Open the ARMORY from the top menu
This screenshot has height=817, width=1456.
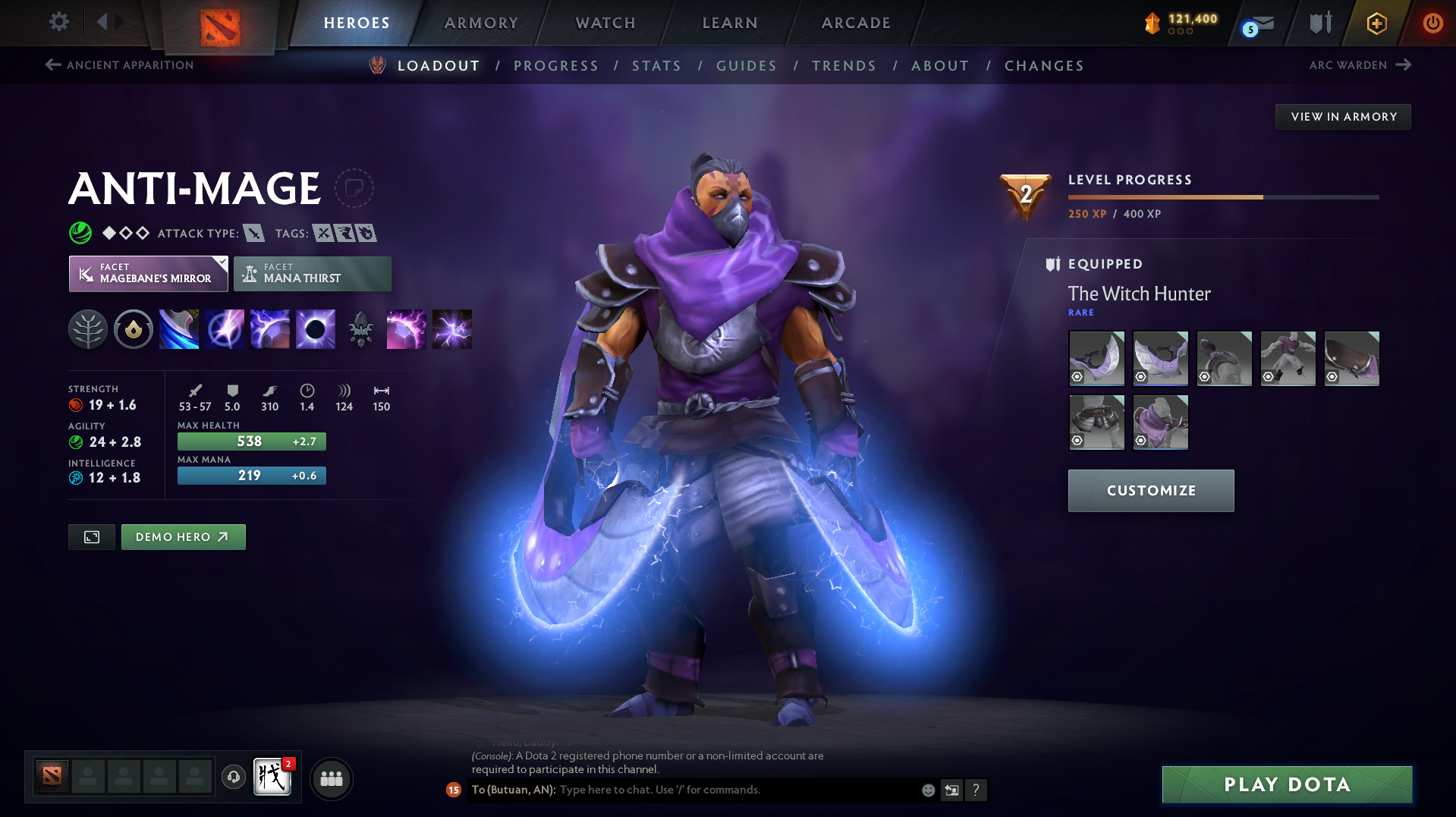[481, 23]
